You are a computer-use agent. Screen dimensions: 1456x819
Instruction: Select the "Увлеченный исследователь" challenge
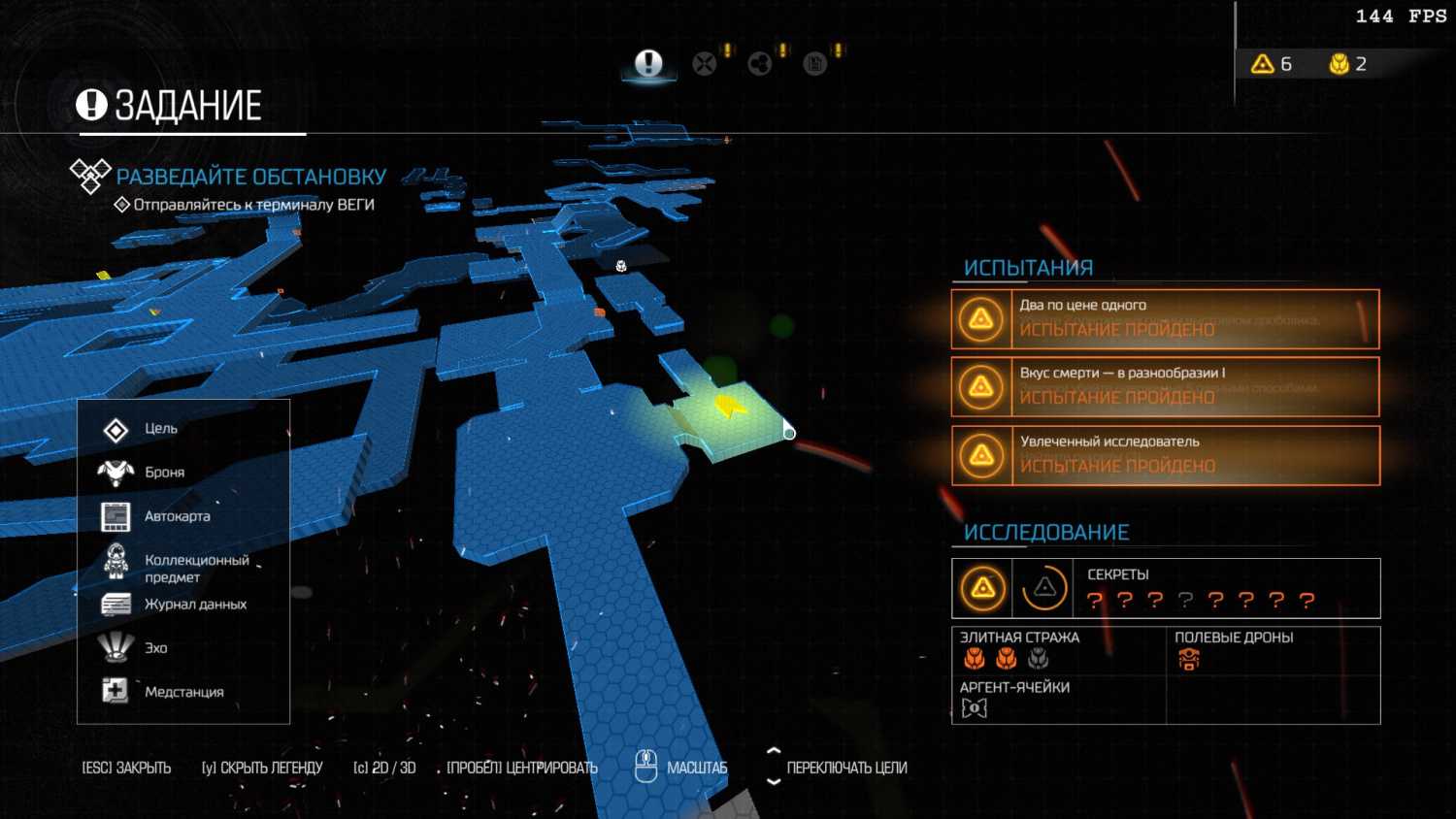[1165, 455]
